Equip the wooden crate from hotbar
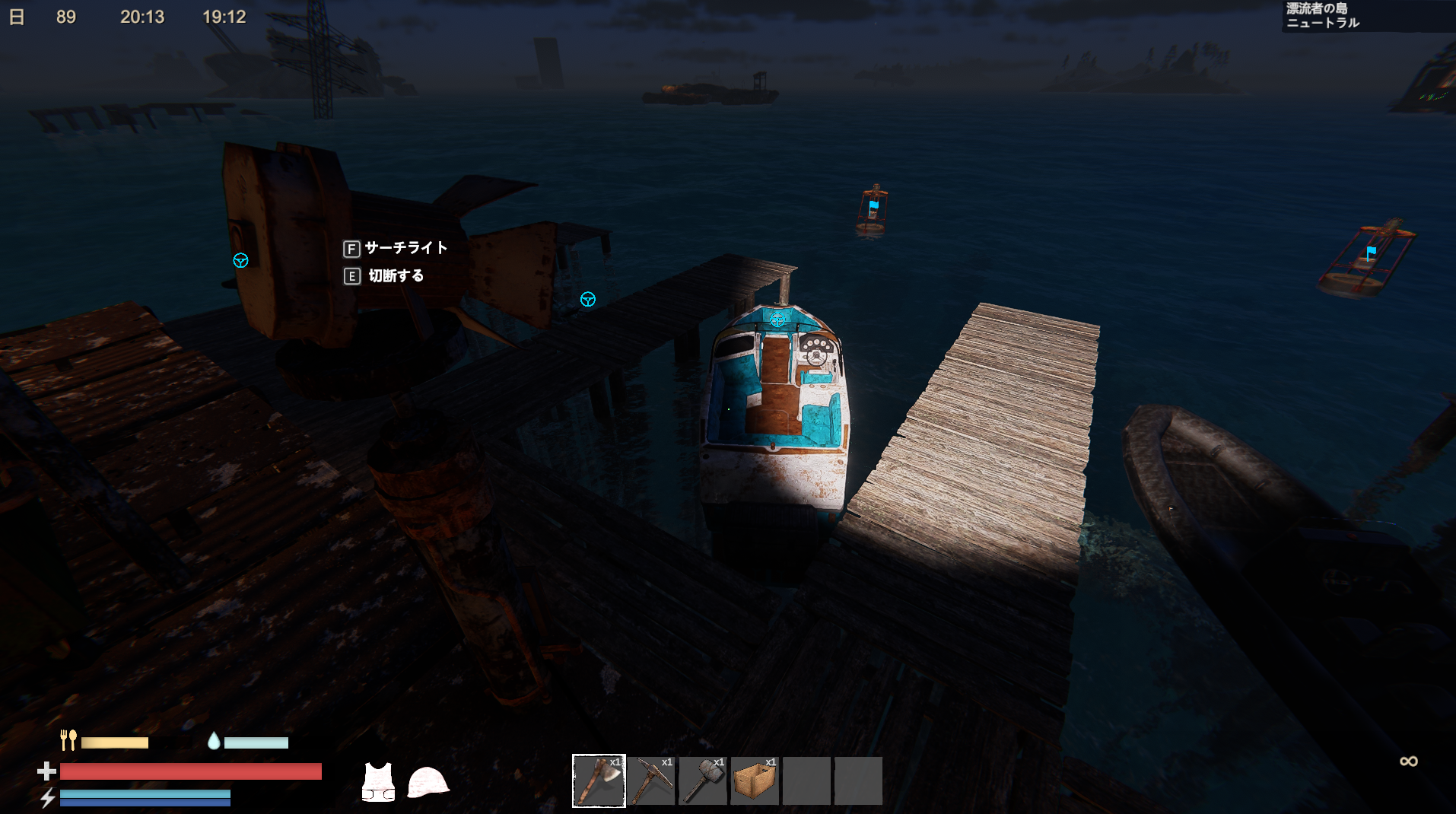1456x814 pixels. 755,781
